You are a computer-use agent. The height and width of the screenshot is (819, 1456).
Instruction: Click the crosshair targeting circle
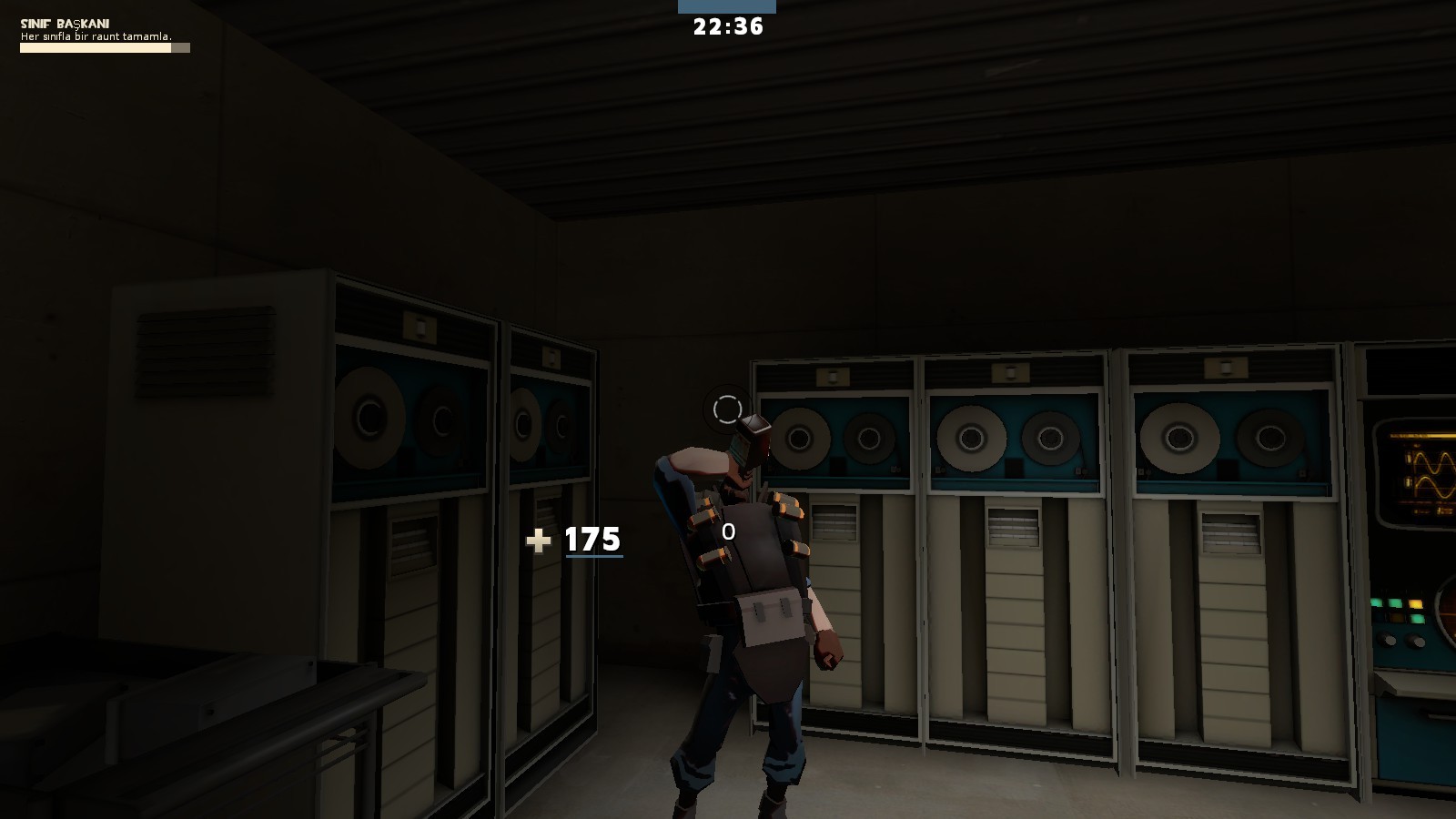point(726,408)
